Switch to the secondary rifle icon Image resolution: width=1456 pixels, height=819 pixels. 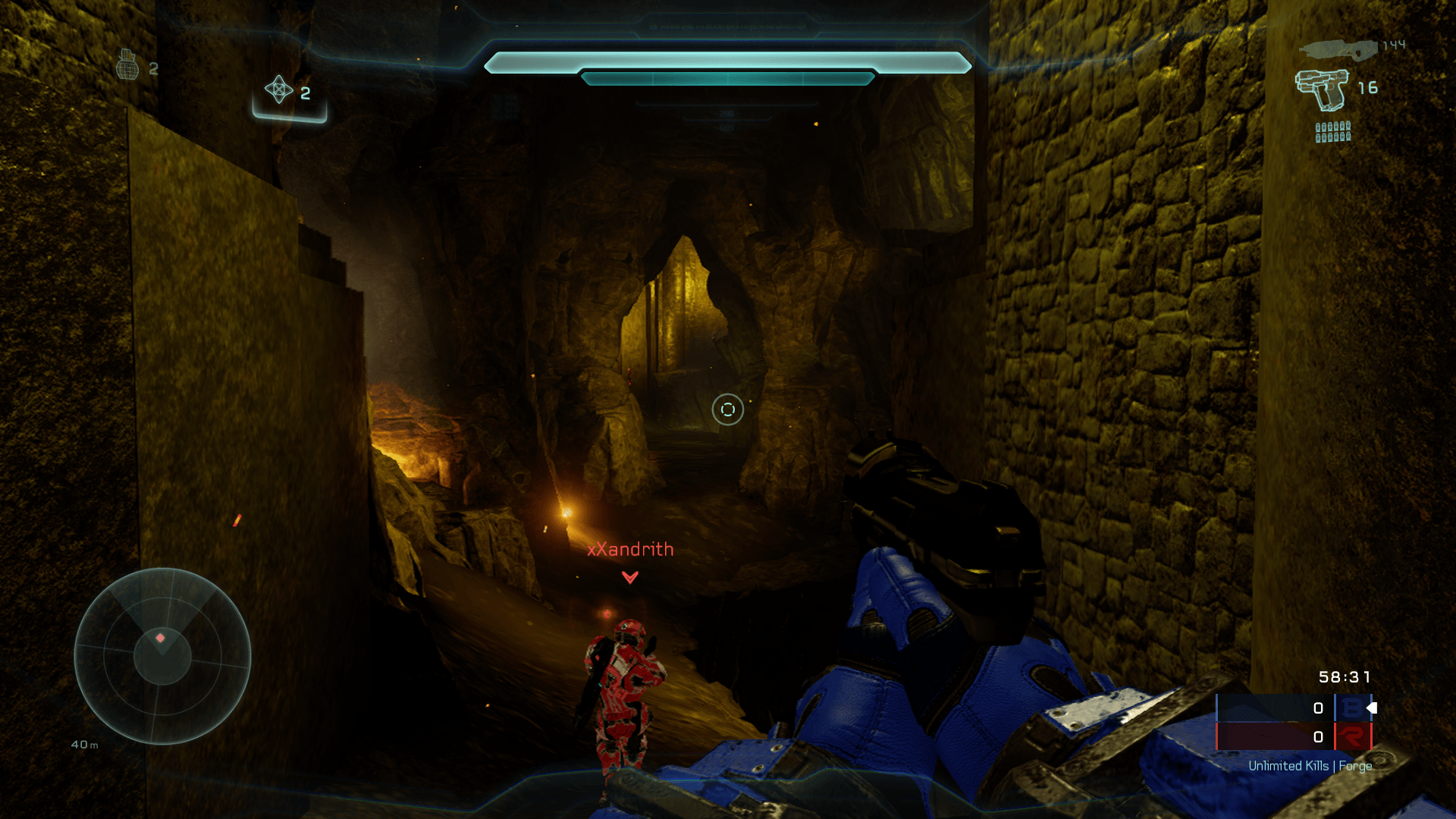[x=1338, y=49]
